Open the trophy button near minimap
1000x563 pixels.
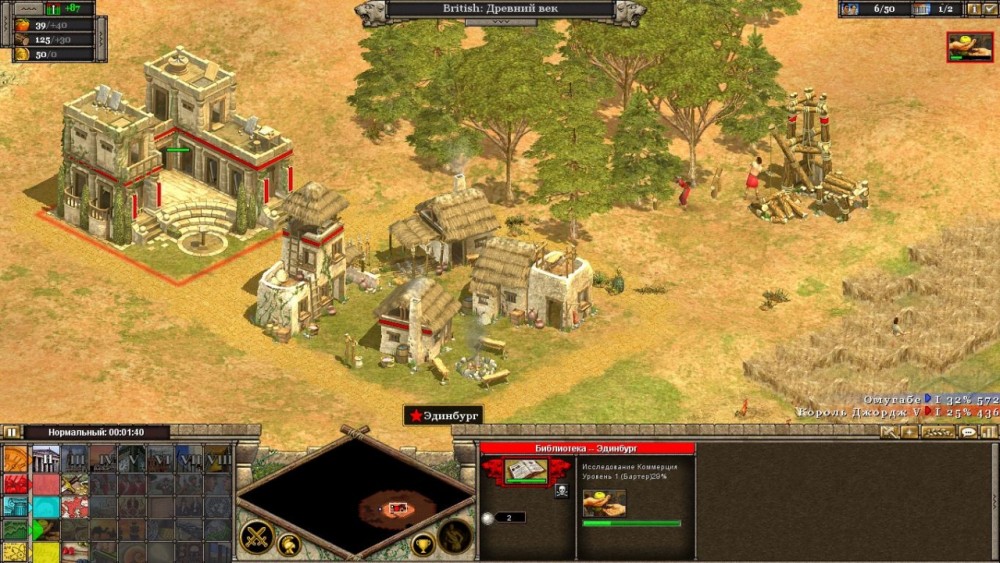[423, 546]
